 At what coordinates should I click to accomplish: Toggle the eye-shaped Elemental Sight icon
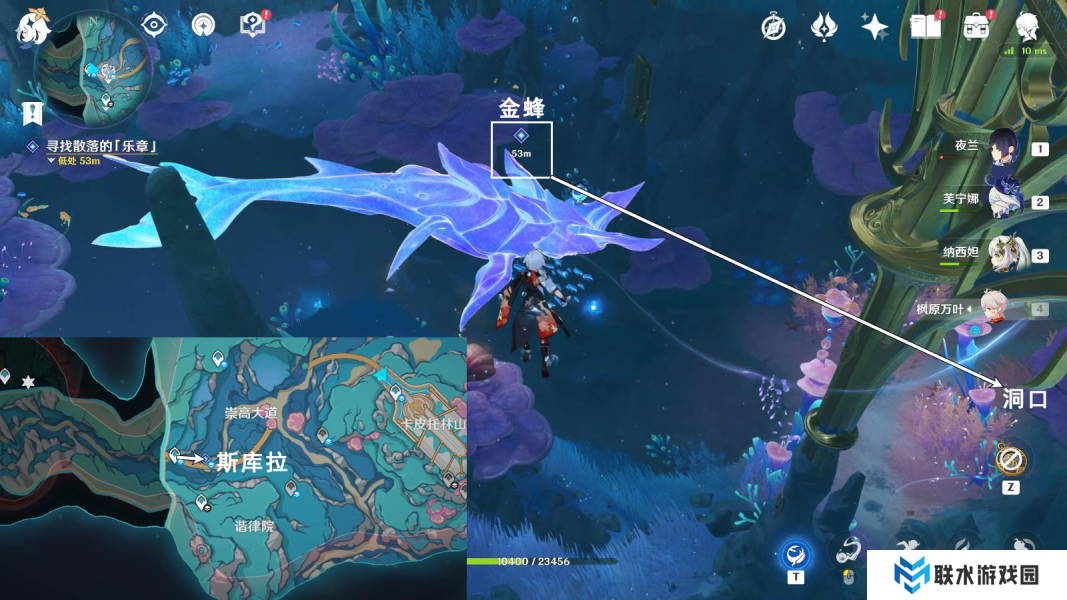[153, 25]
